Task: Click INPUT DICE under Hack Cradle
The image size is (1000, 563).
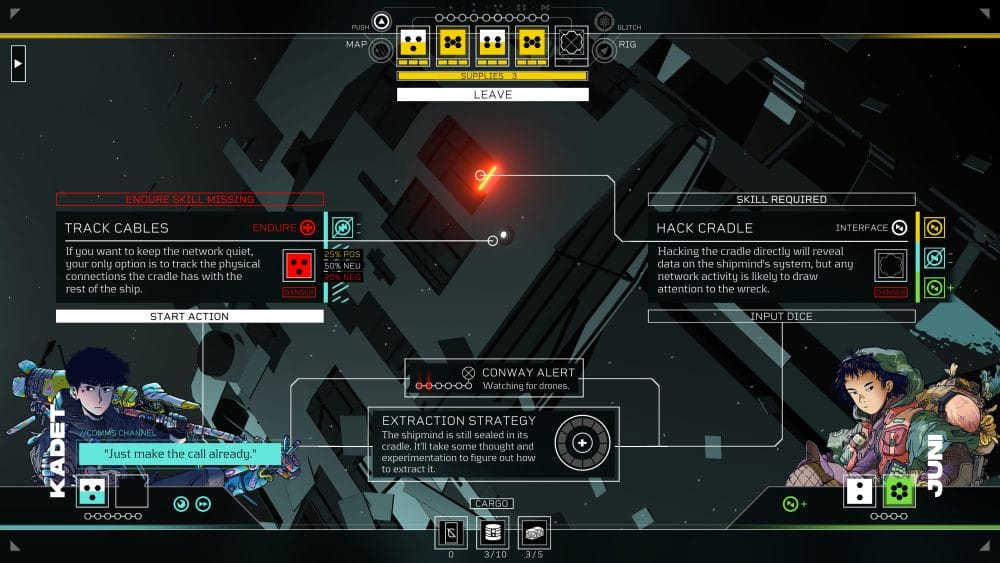Action: [x=781, y=316]
